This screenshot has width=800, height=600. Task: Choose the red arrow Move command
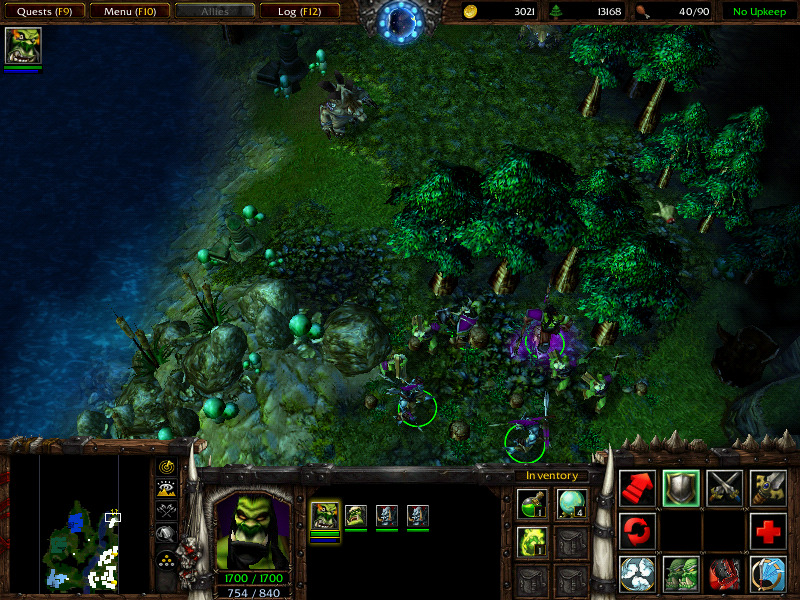point(637,488)
